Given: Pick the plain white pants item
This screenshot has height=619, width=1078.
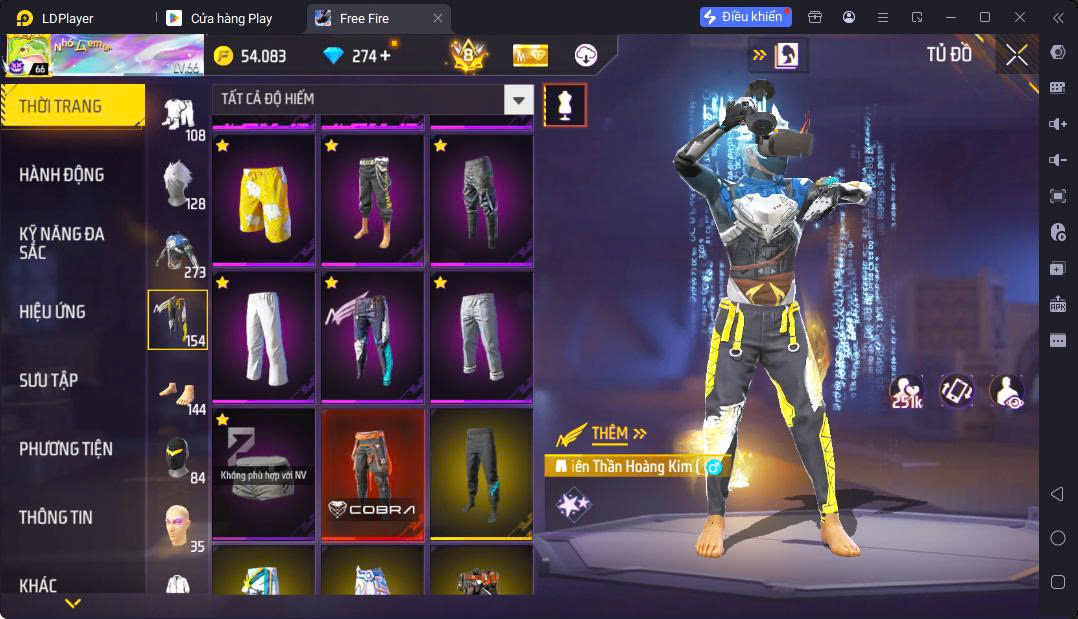Looking at the screenshot, I should click(264, 335).
